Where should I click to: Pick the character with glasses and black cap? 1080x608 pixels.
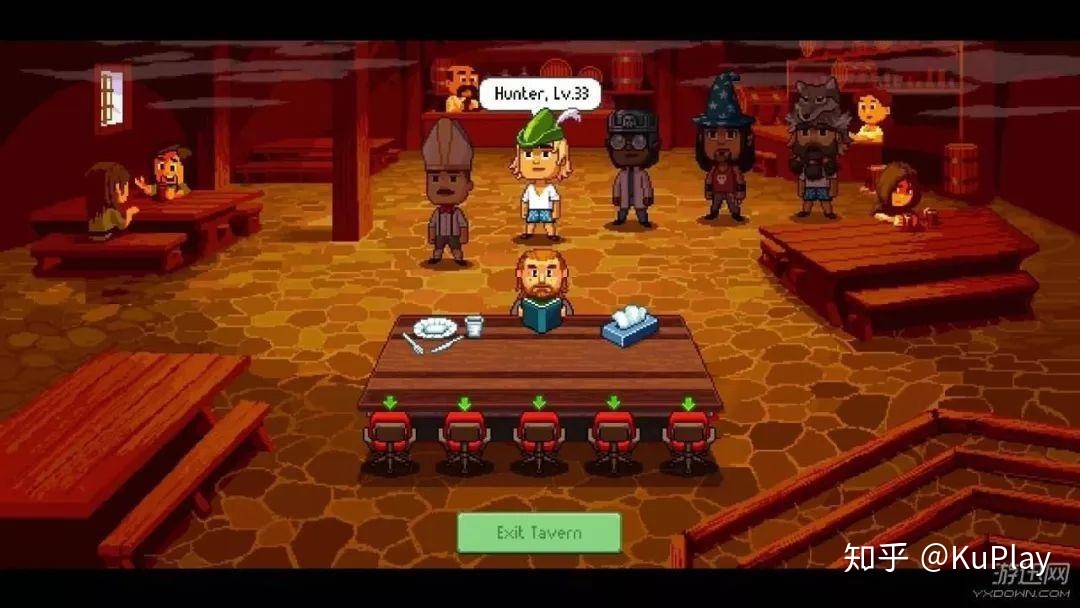click(x=632, y=168)
